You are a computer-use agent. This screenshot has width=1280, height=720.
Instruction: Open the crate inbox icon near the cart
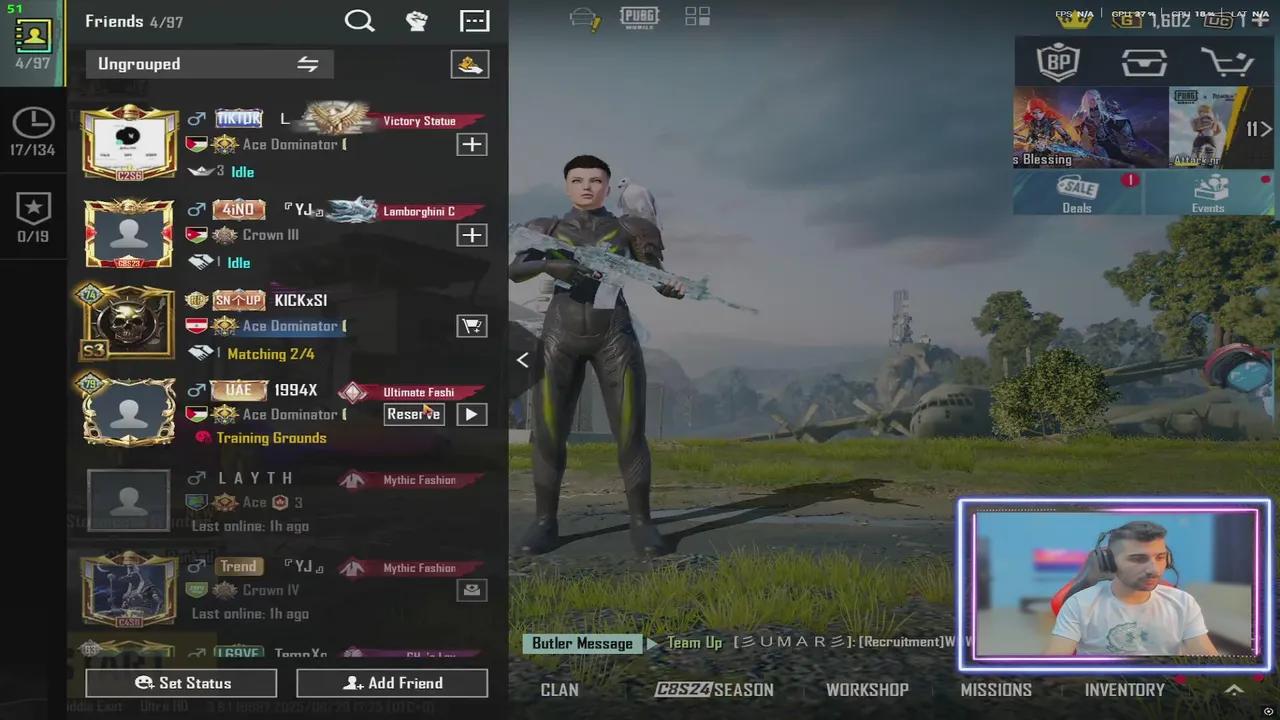click(x=1144, y=61)
